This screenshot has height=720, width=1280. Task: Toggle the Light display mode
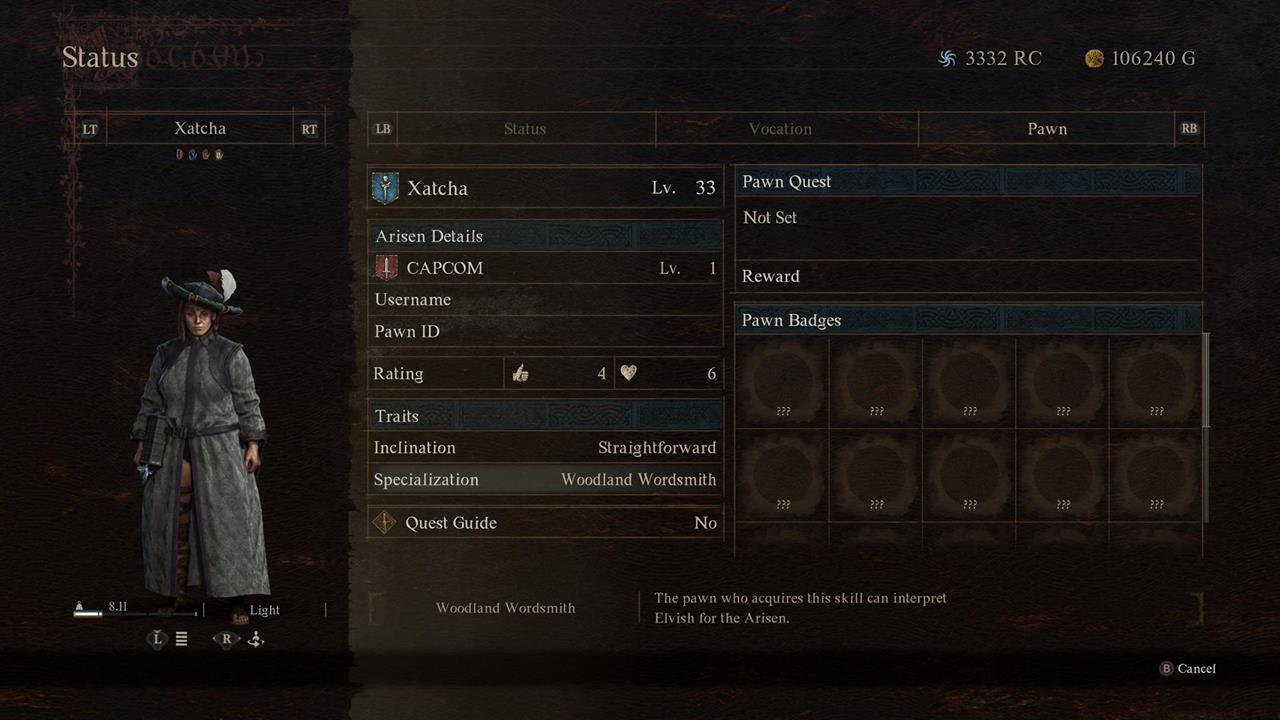(x=263, y=610)
